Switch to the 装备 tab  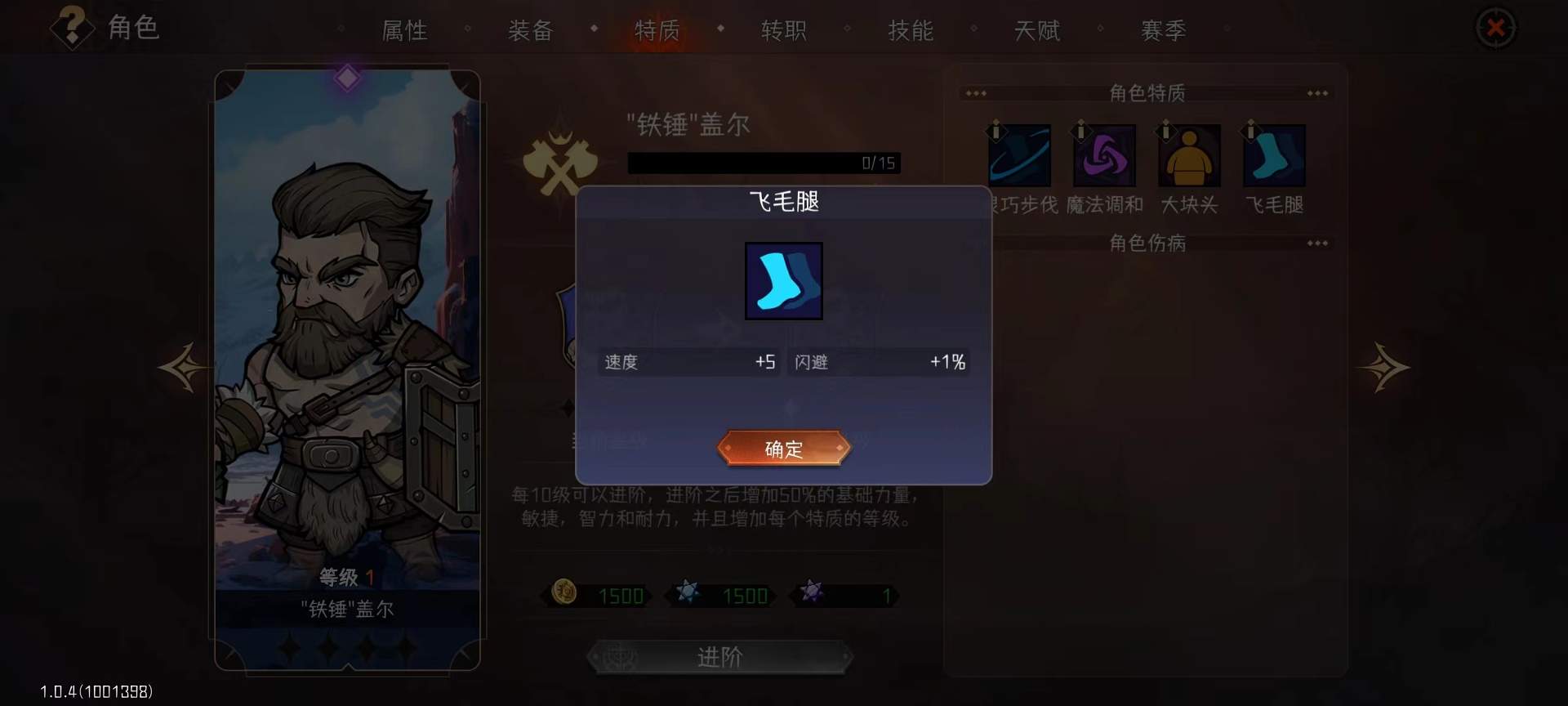[x=531, y=30]
